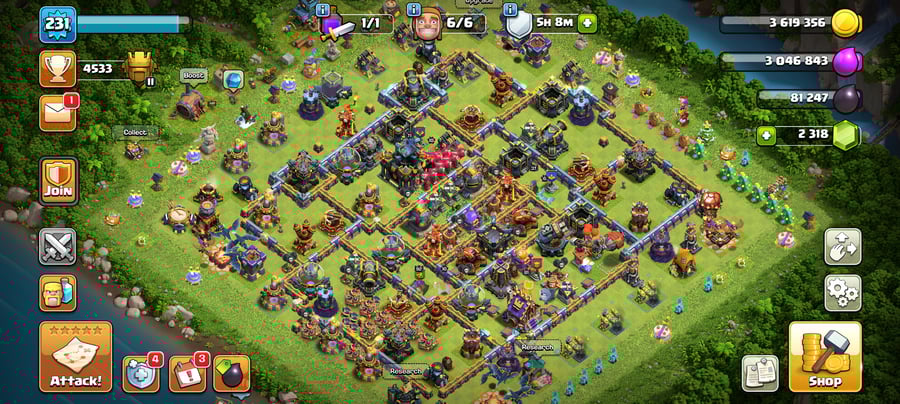Screen dimensions: 900x404
Task: Open the dark bomb offer button
Action: click(231, 373)
